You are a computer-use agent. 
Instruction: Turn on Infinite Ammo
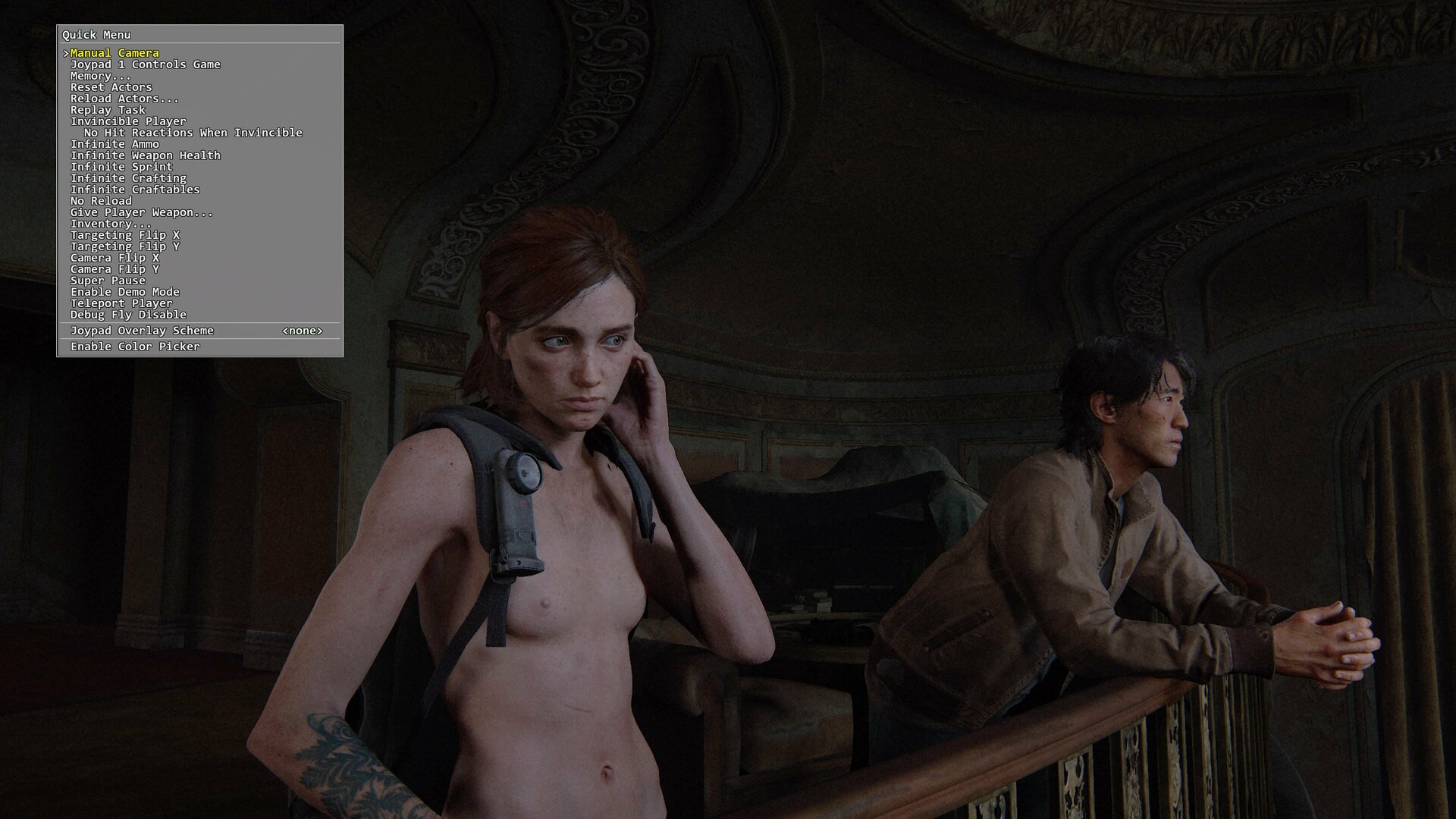(x=115, y=144)
